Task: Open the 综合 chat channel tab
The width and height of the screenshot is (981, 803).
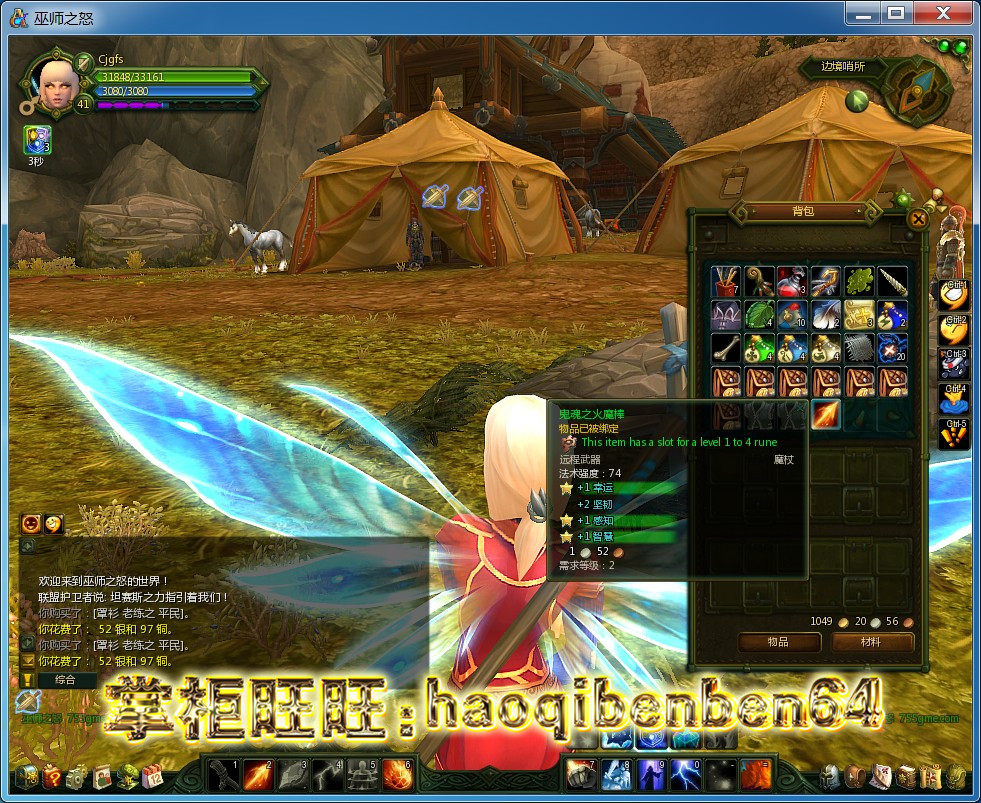Action: tap(66, 680)
